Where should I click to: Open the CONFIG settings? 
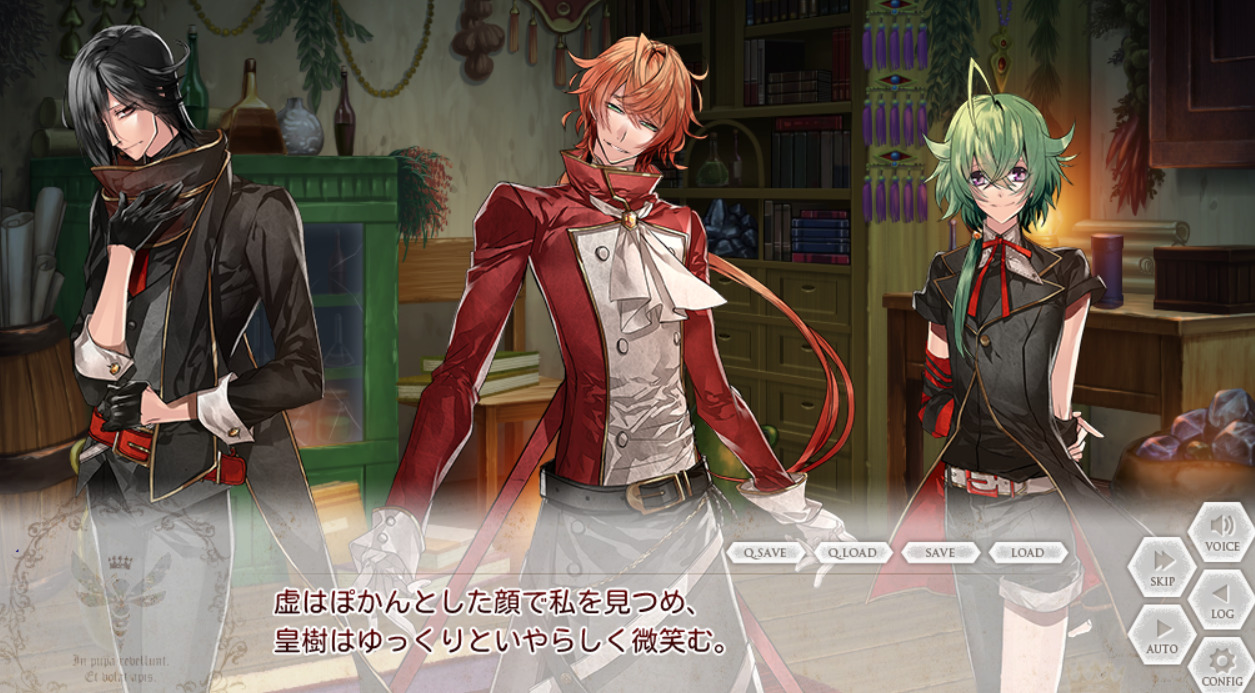coord(1222,666)
